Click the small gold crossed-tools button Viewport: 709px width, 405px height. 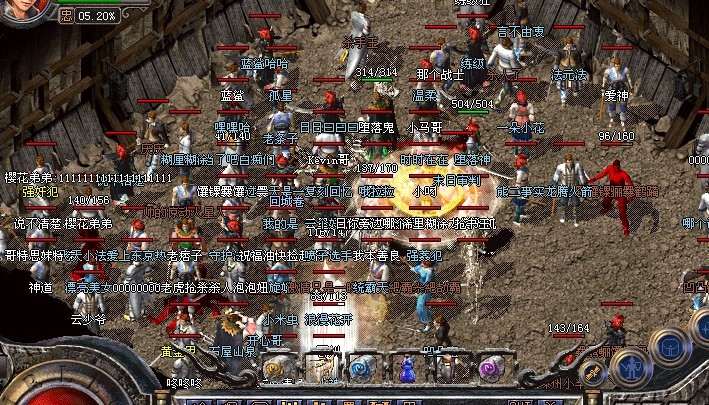(x=592, y=374)
